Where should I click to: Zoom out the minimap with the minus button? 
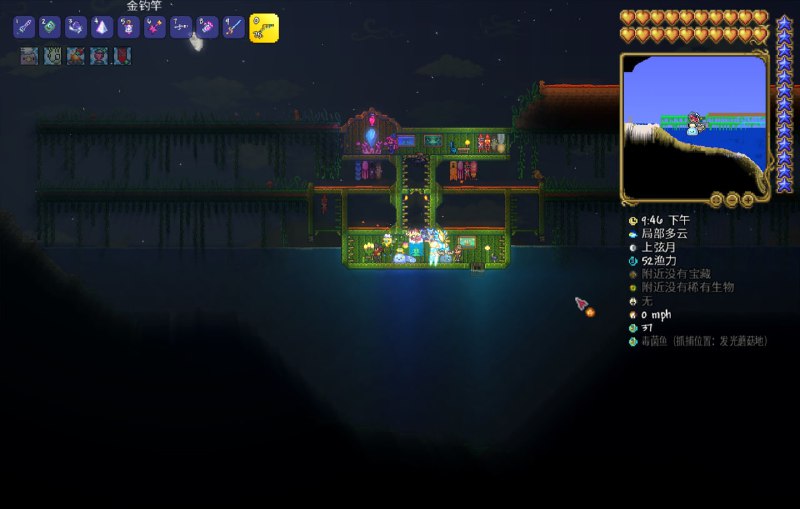(x=732, y=199)
